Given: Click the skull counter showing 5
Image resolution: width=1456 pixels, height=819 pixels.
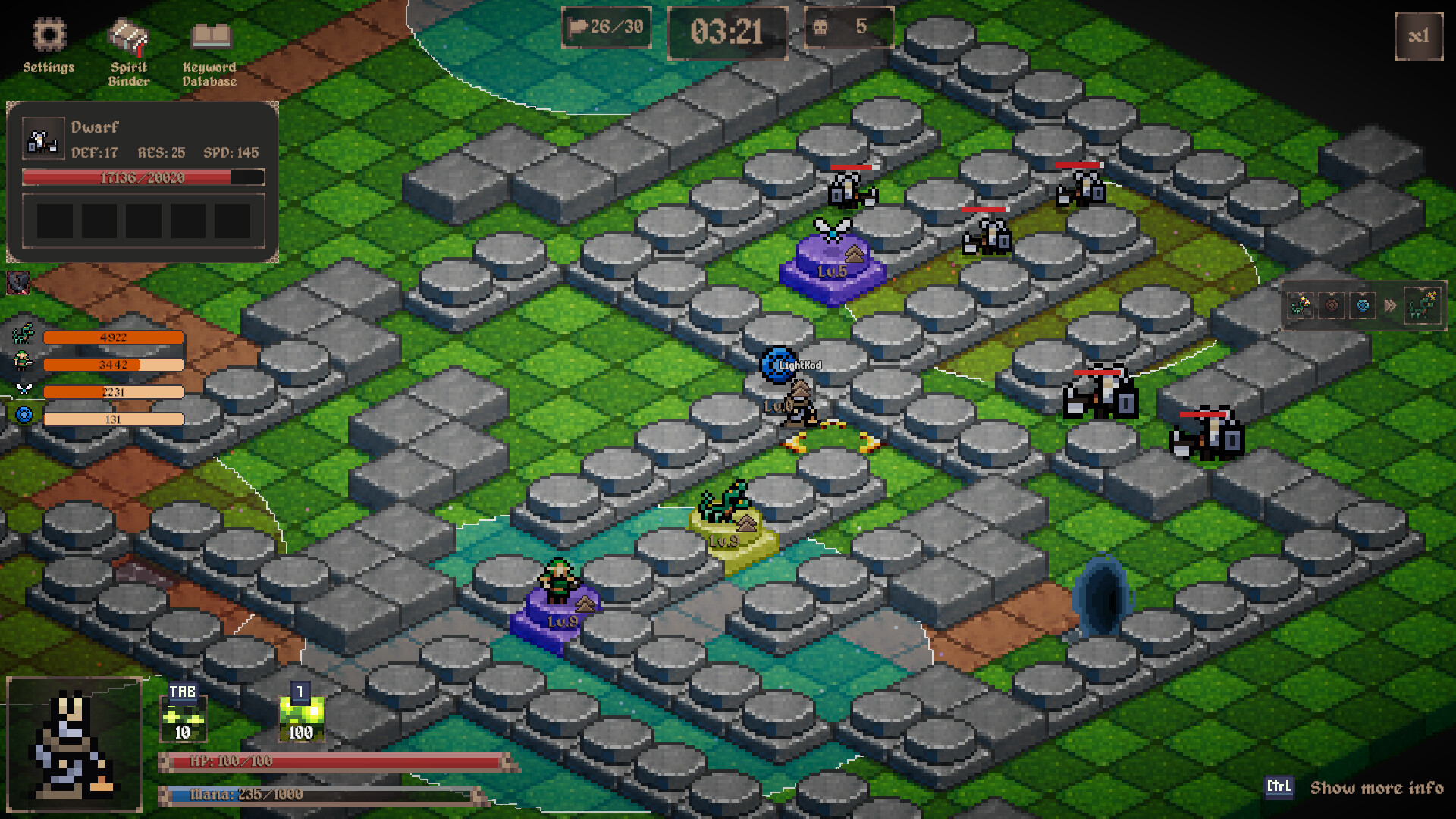Looking at the screenshot, I should tap(849, 28).
